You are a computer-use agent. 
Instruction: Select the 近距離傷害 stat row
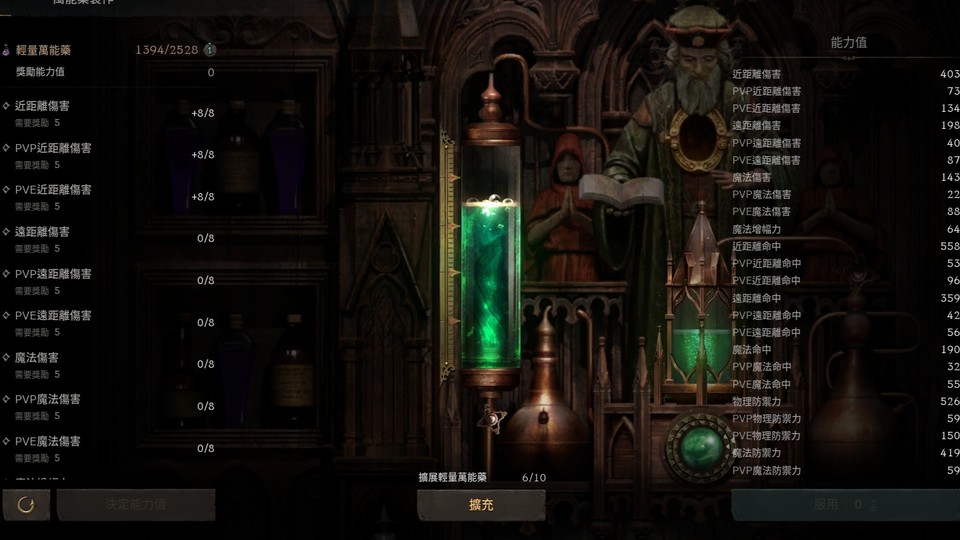coord(110,113)
